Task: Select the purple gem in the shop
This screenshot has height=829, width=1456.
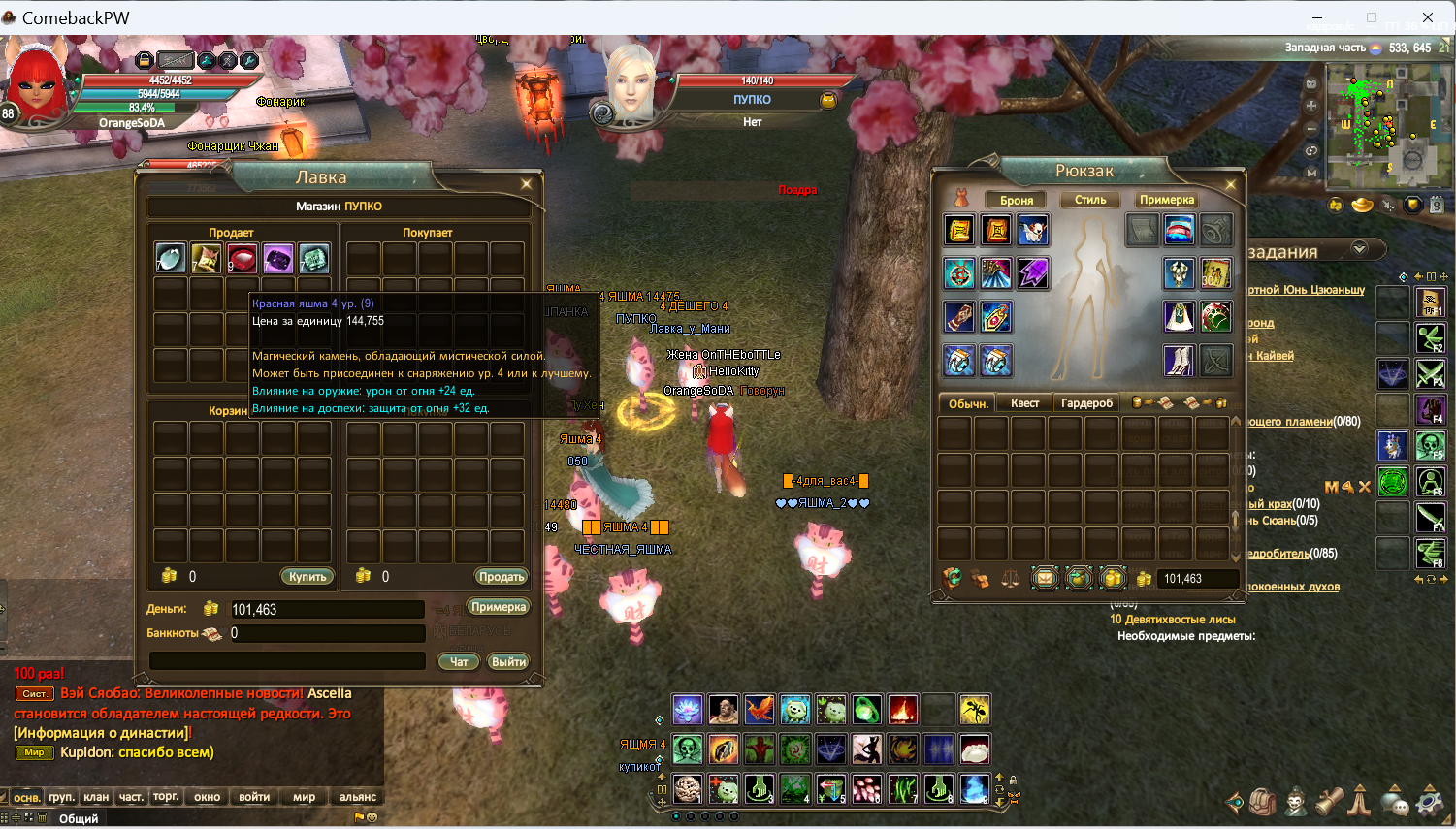Action: pyautogui.click(x=277, y=259)
